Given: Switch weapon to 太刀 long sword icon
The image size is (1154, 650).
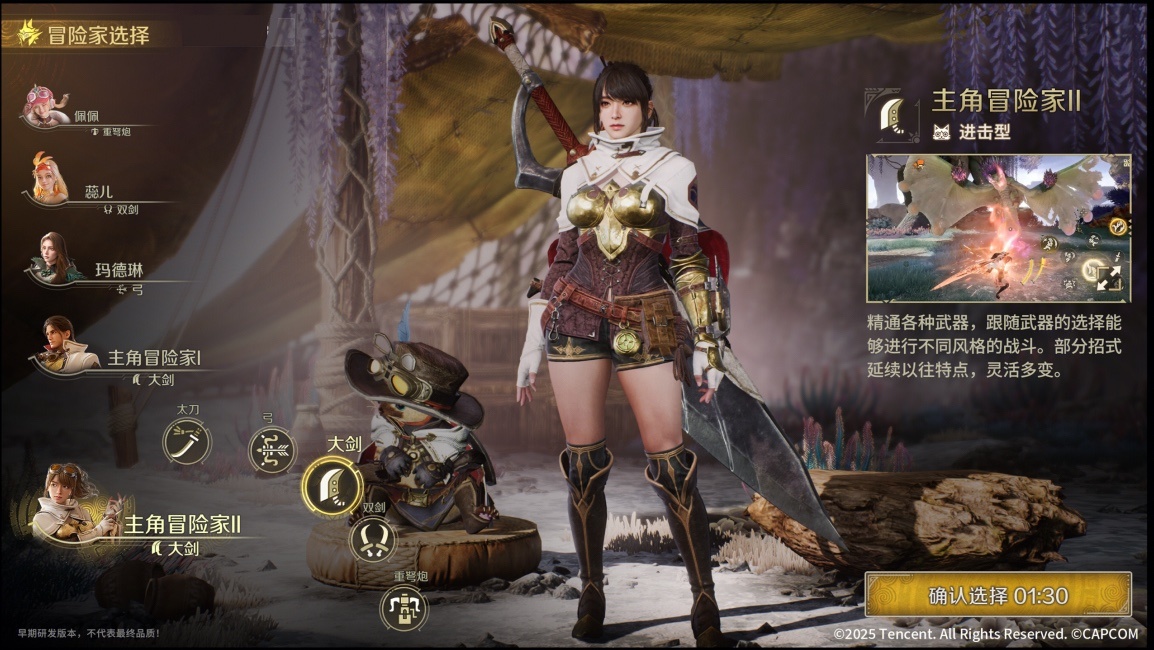Looking at the screenshot, I should tap(187, 441).
